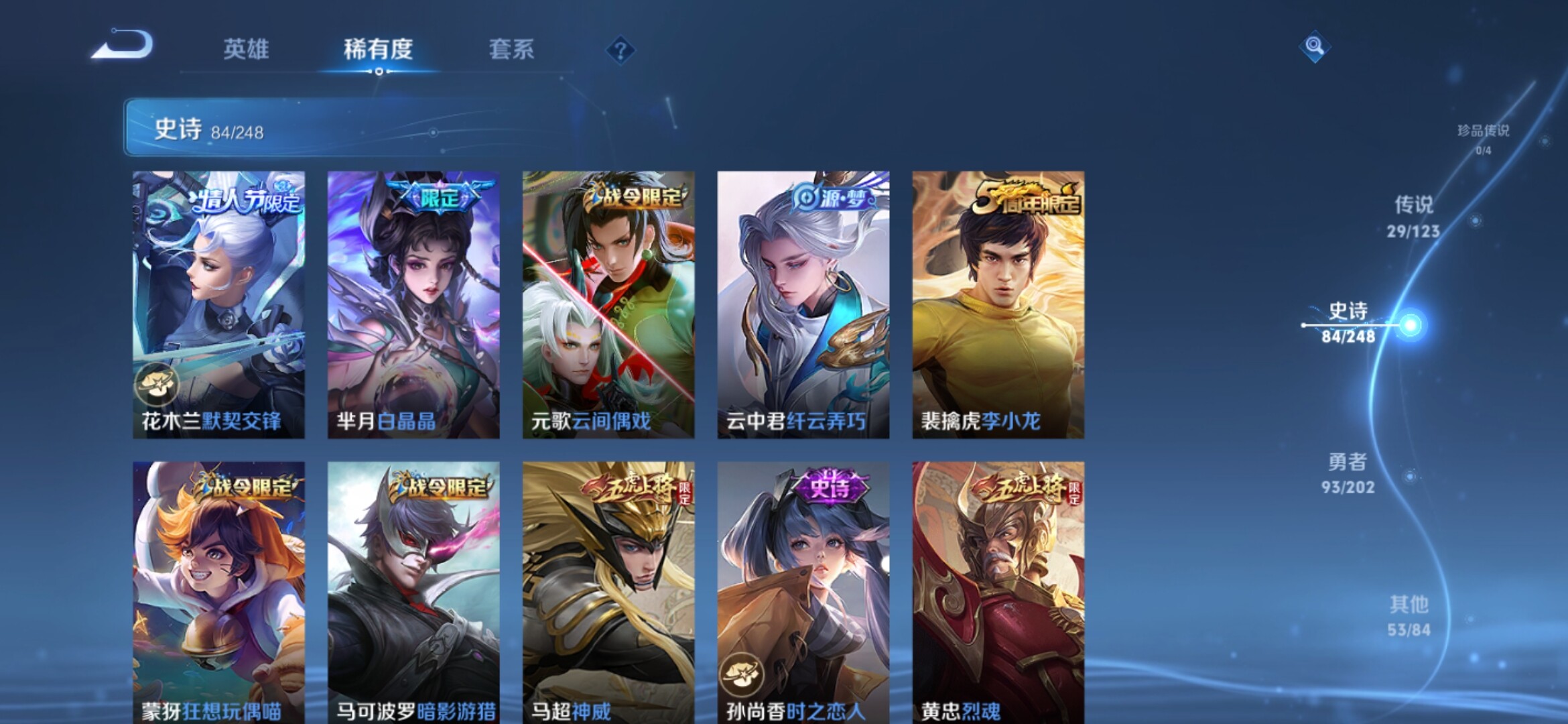
Task: Show help via the question mark icon
Action: click(620, 50)
